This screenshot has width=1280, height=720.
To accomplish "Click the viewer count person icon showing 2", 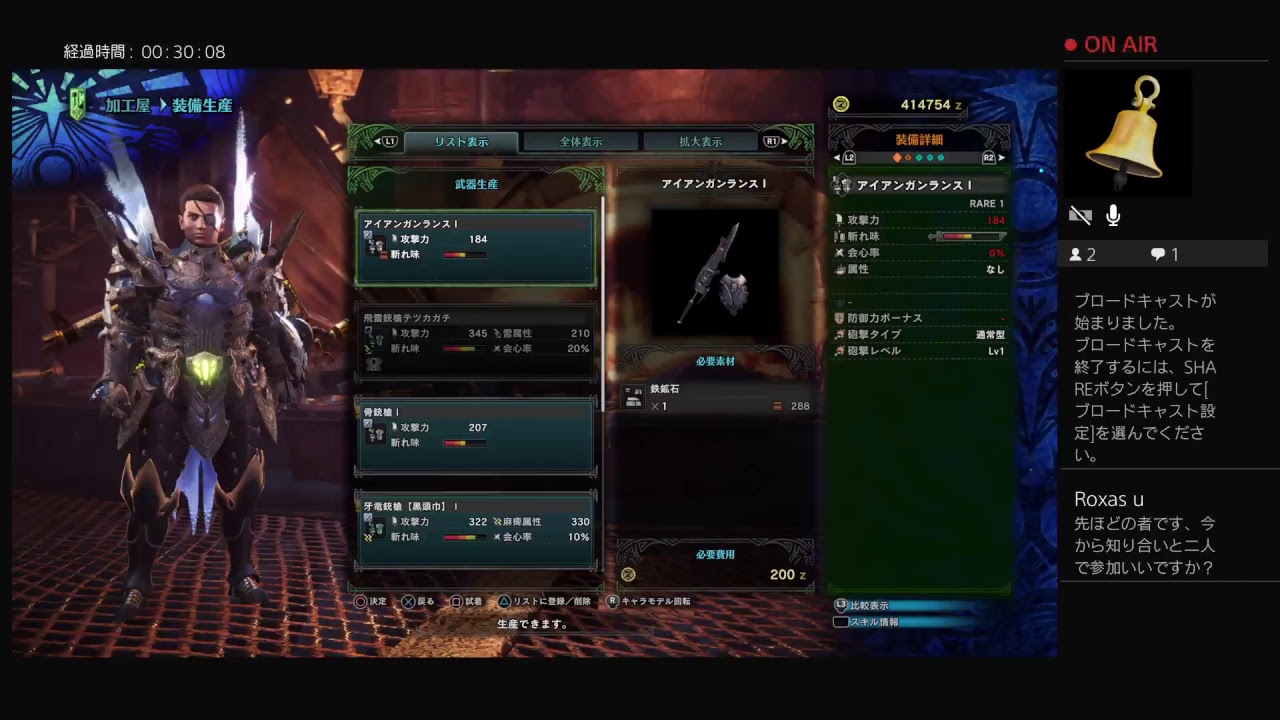I will click(x=1077, y=255).
